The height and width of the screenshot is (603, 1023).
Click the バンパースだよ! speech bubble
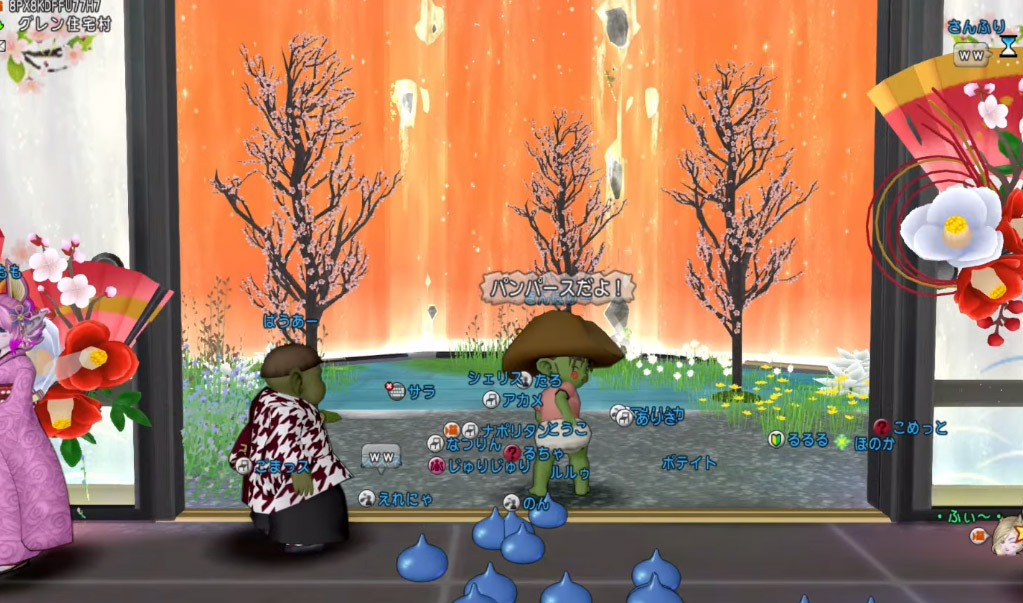(558, 288)
